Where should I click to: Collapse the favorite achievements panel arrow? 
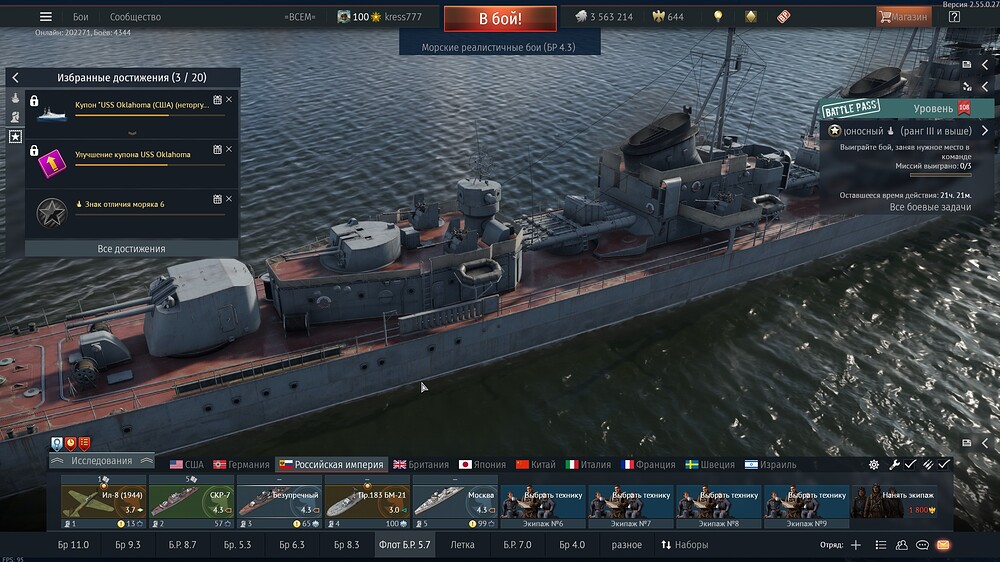click(15, 77)
